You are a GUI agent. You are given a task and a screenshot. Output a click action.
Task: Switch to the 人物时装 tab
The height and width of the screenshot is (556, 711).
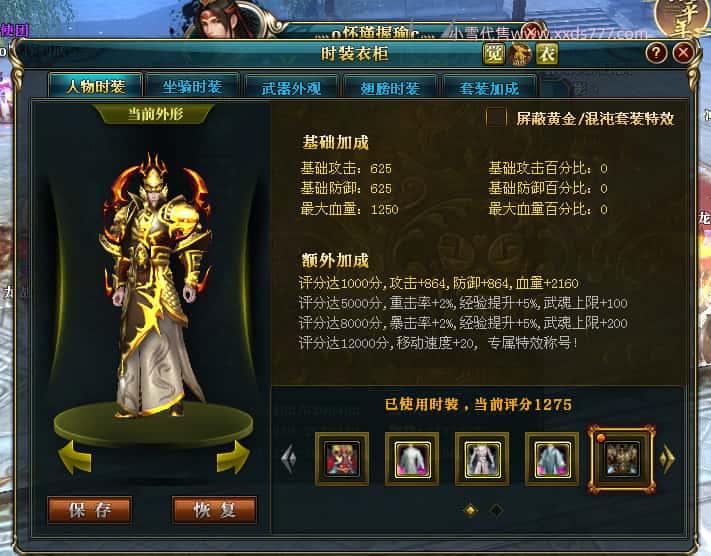(x=95, y=86)
